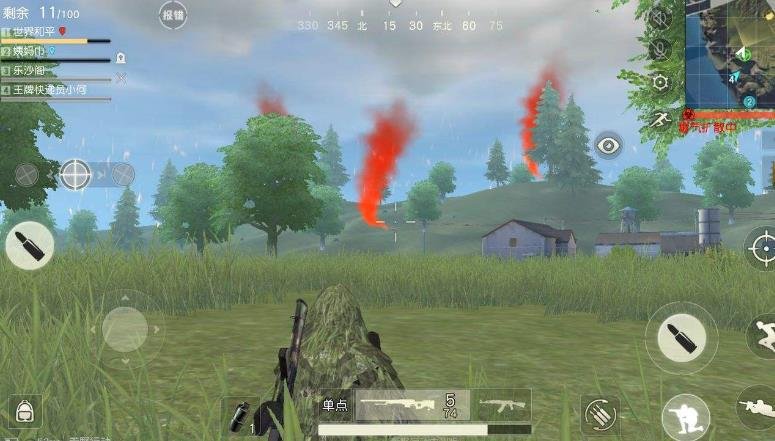Activate the auto-run sprint icon
Screen dimensions: 775x441
pyautogui.click(x=659, y=119)
